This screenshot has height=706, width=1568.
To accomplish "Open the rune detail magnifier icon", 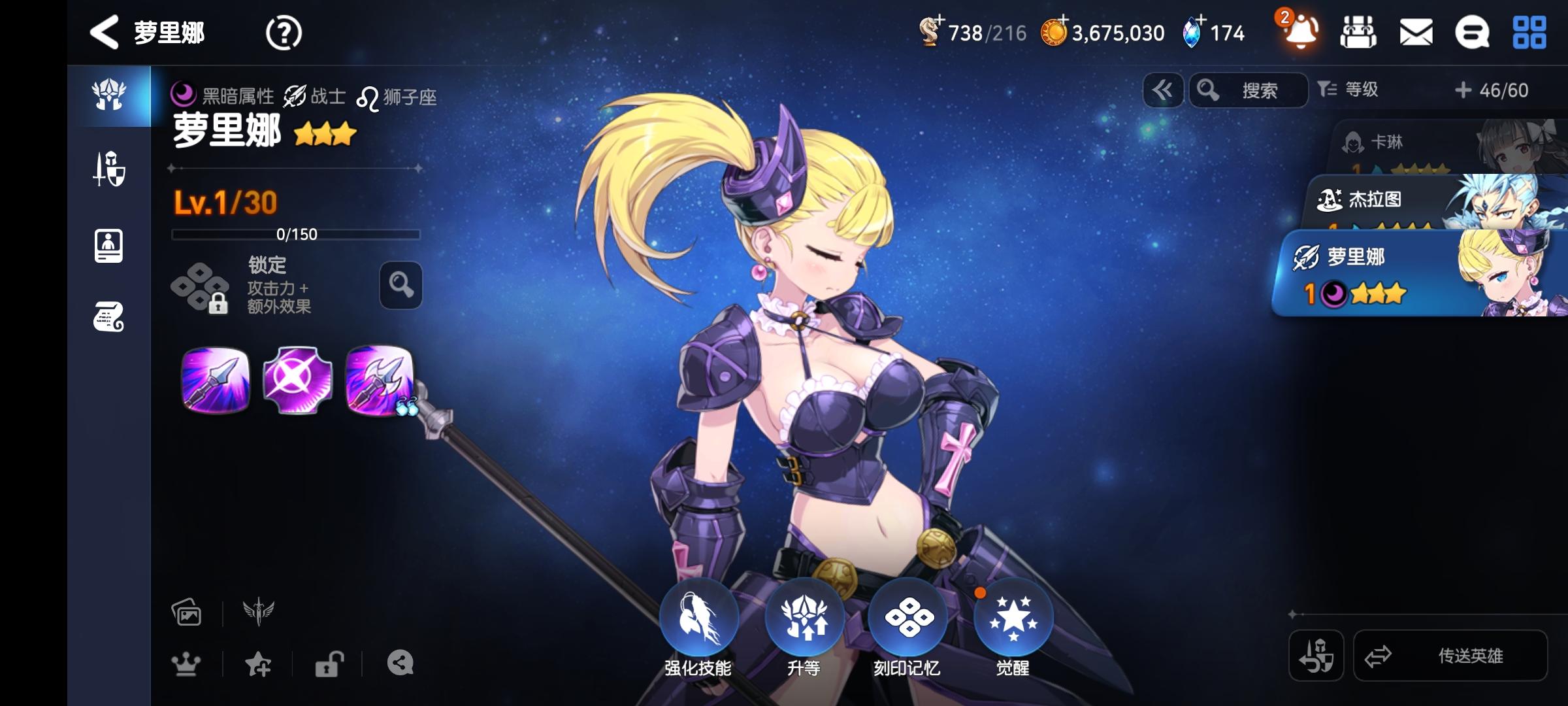I will pyautogui.click(x=402, y=285).
